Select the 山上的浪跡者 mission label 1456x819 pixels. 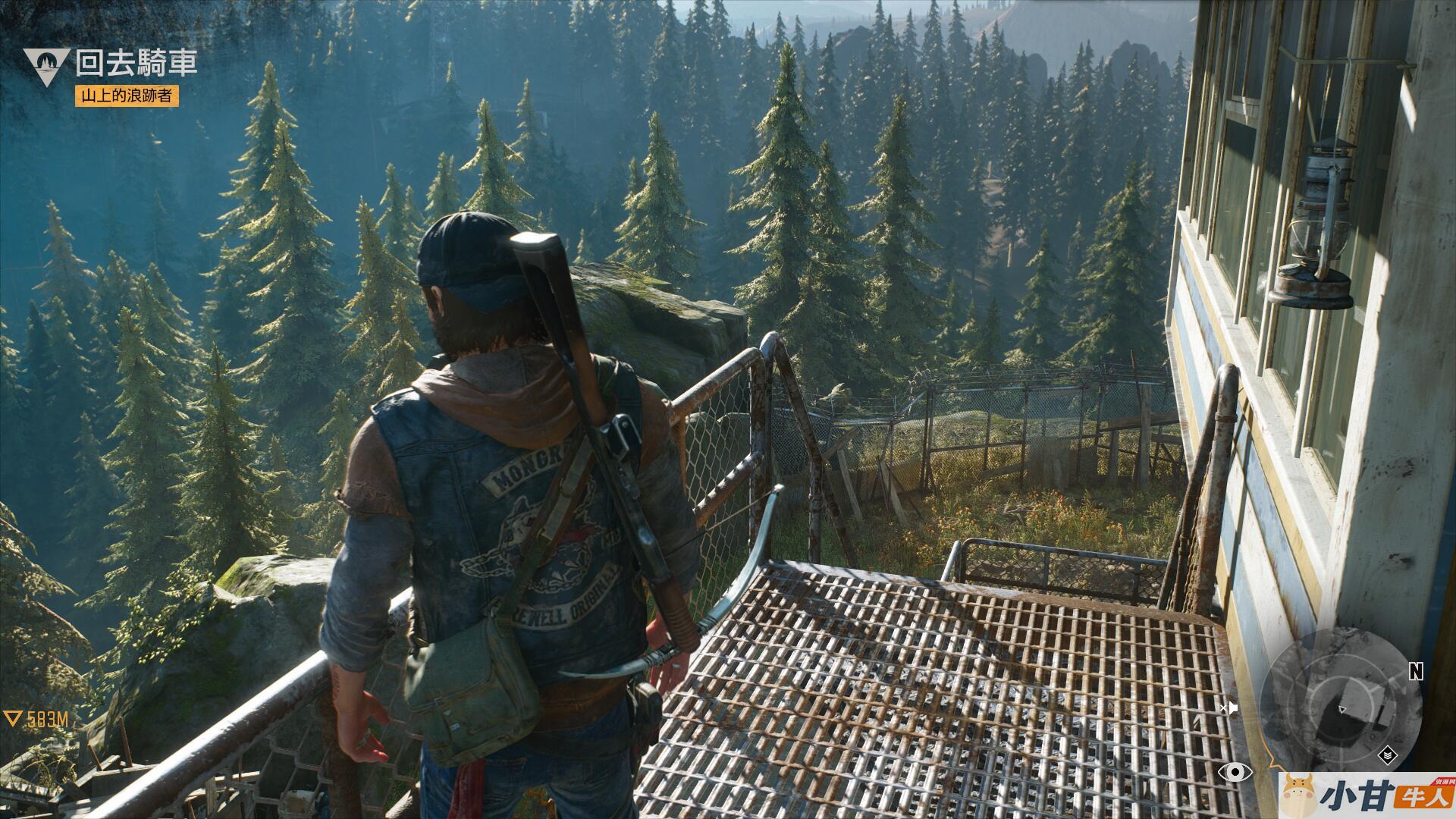click(x=127, y=96)
